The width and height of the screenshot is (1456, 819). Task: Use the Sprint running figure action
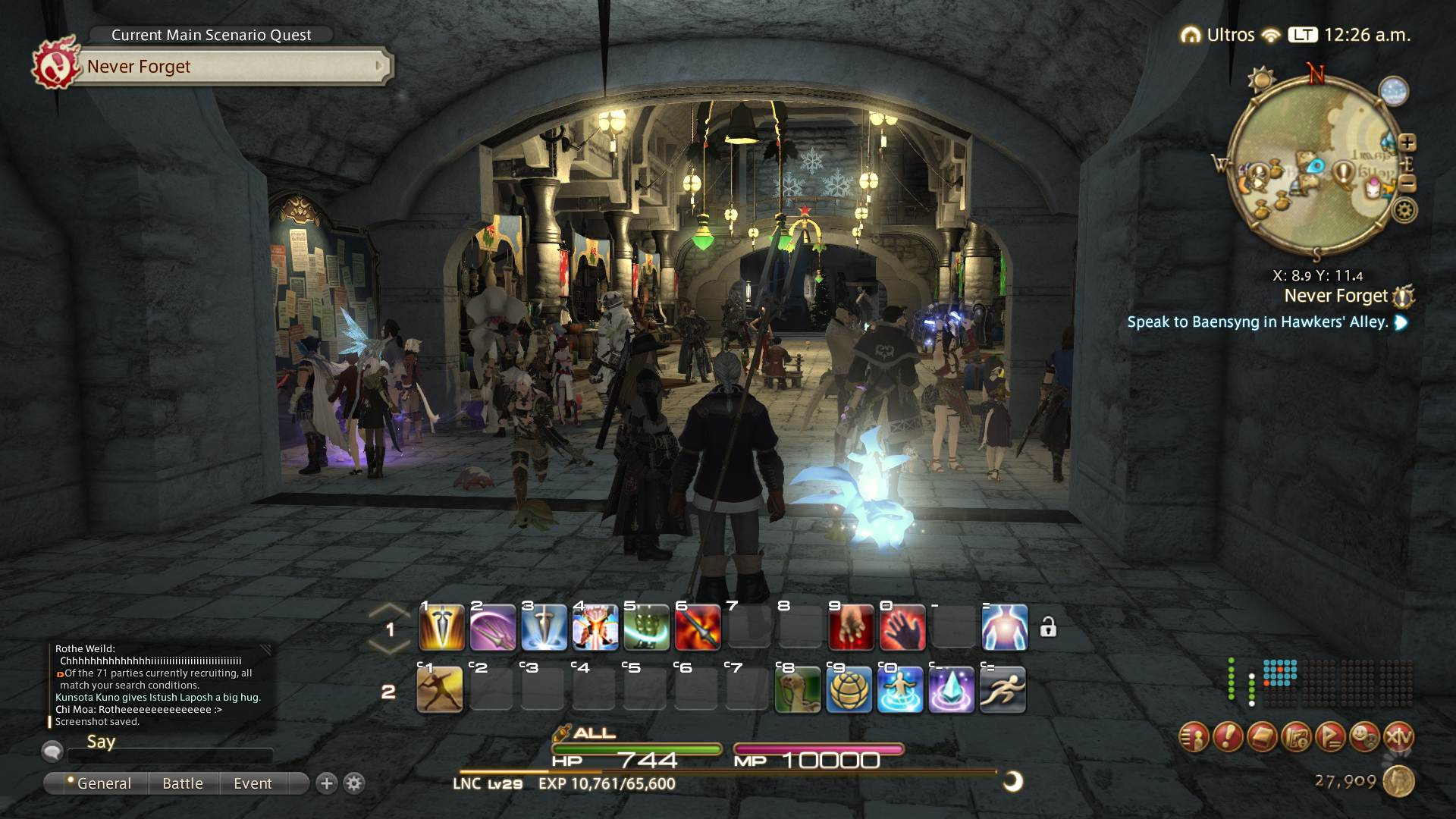click(1003, 689)
